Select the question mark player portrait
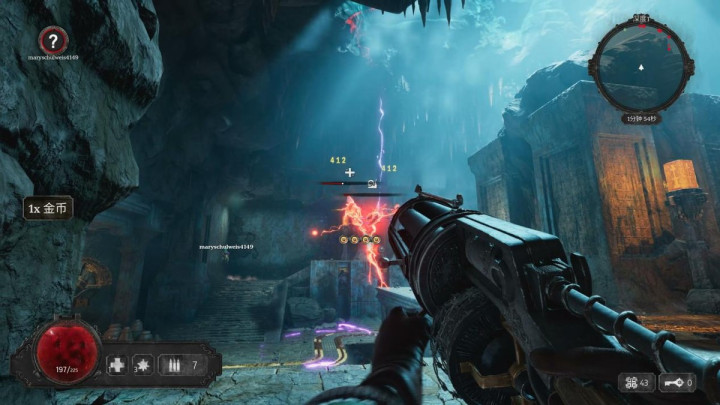720x405 pixels. (x=53, y=41)
